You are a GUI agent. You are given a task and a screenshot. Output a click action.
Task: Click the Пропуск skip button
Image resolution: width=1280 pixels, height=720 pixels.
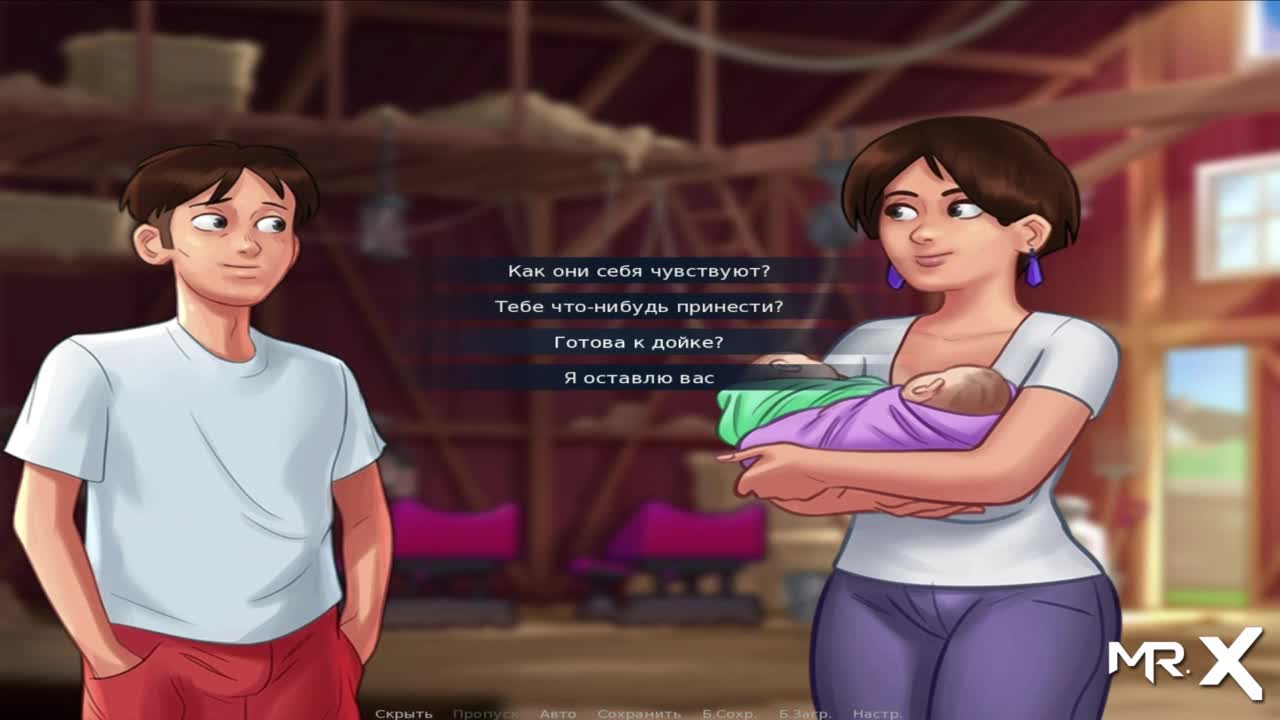[485, 713]
